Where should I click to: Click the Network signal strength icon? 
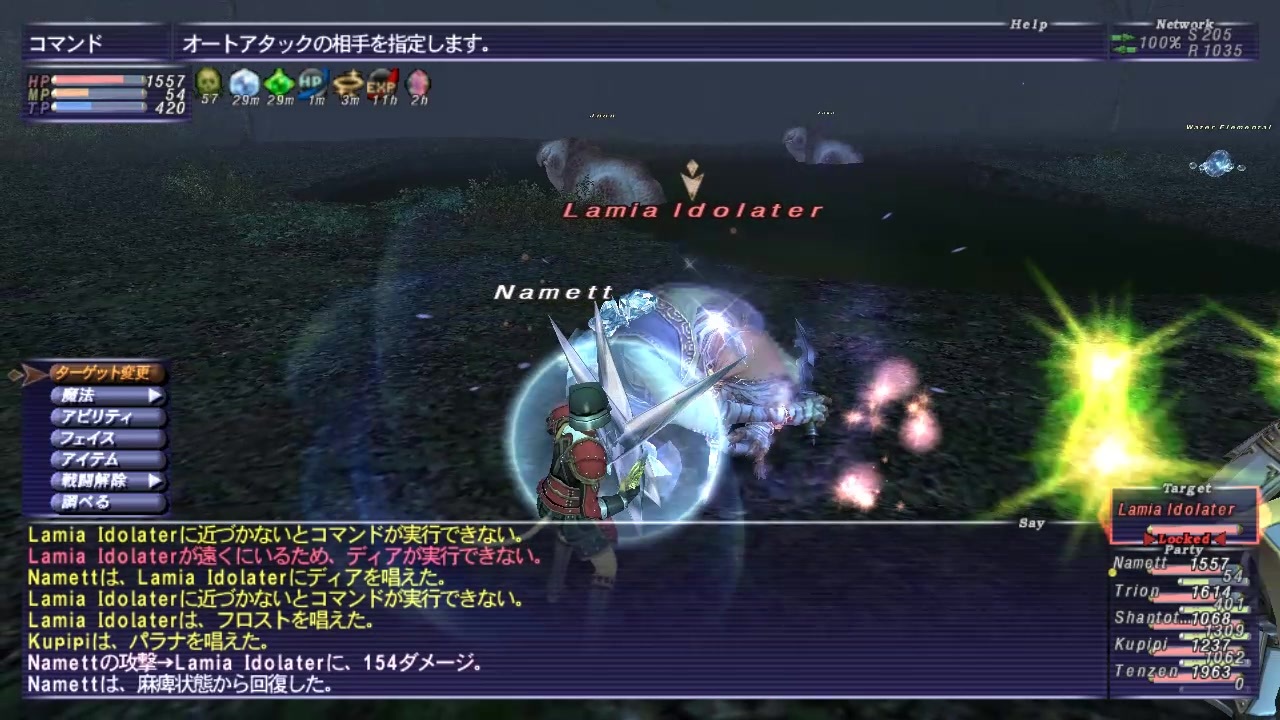coord(1123,43)
